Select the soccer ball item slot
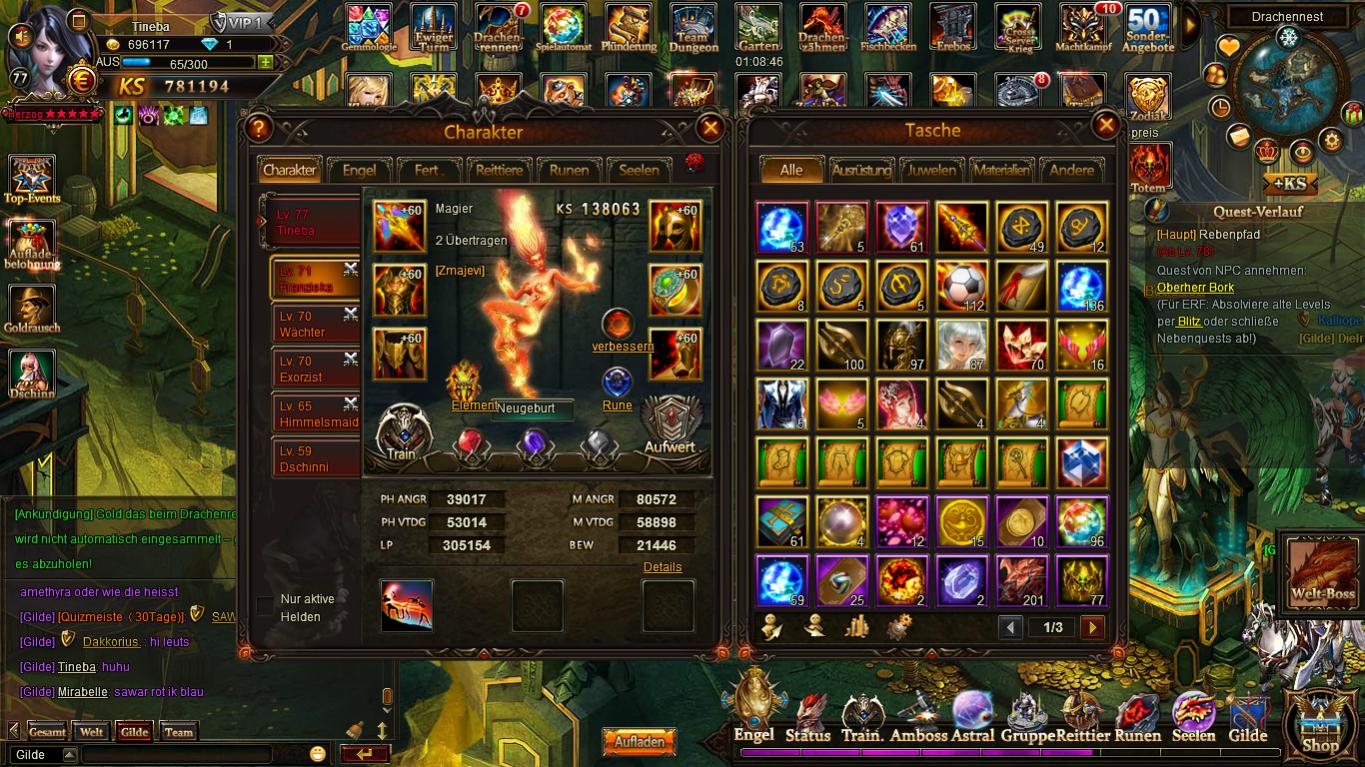 pyautogui.click(x=962, y=286)
